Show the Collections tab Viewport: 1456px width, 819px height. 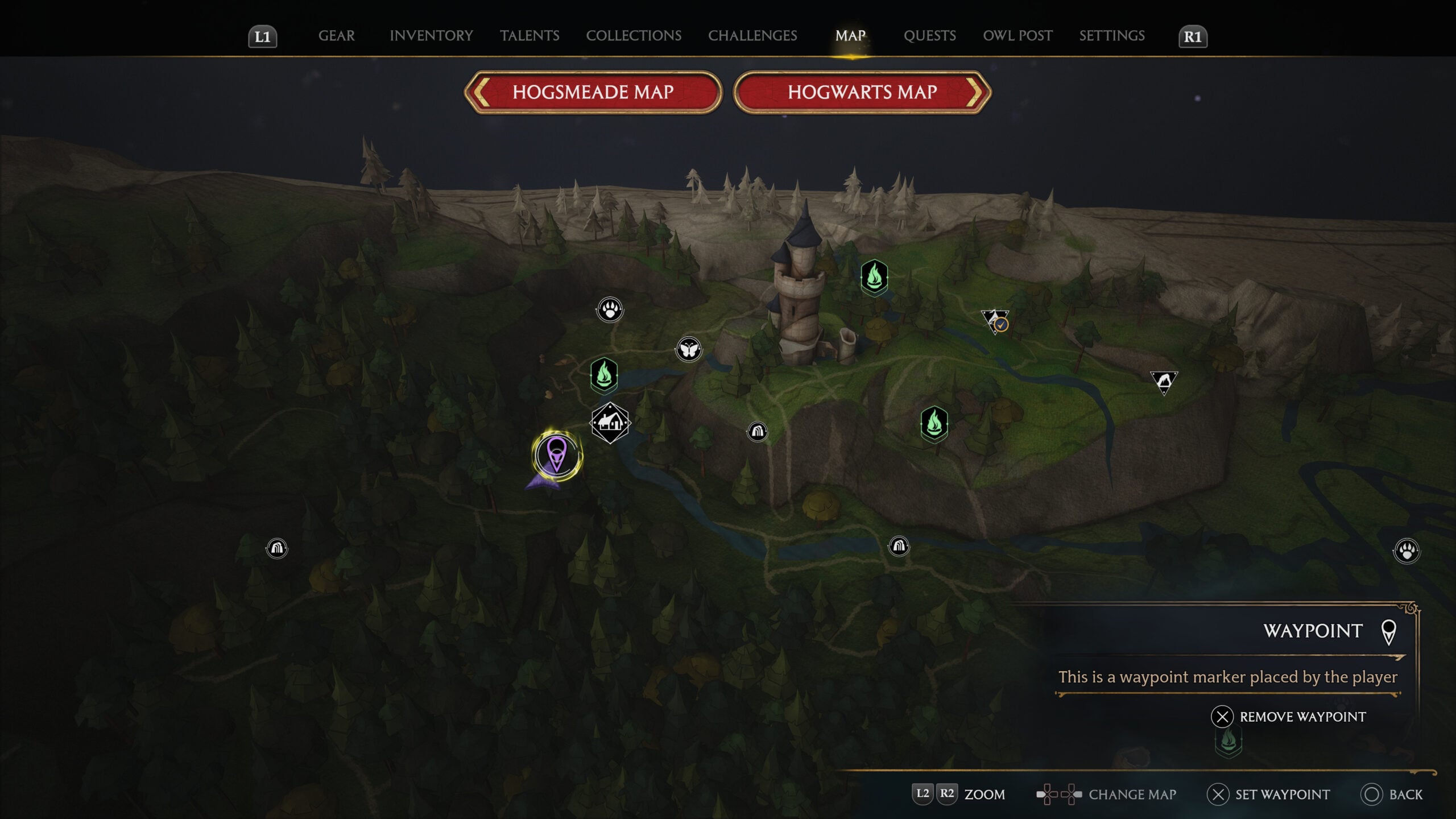pos(634,36)
